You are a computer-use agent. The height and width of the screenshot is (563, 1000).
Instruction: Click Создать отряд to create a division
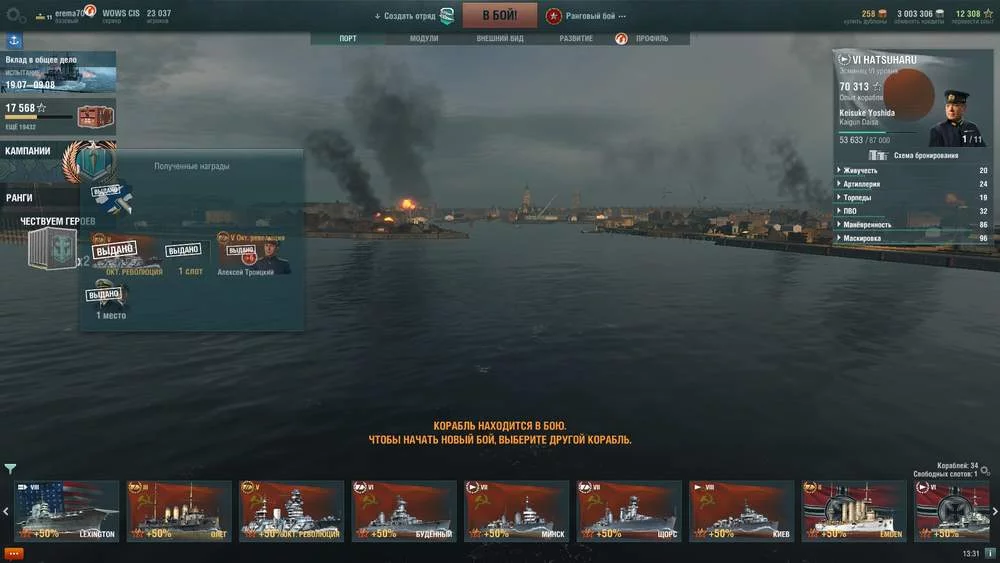[405, 16]
